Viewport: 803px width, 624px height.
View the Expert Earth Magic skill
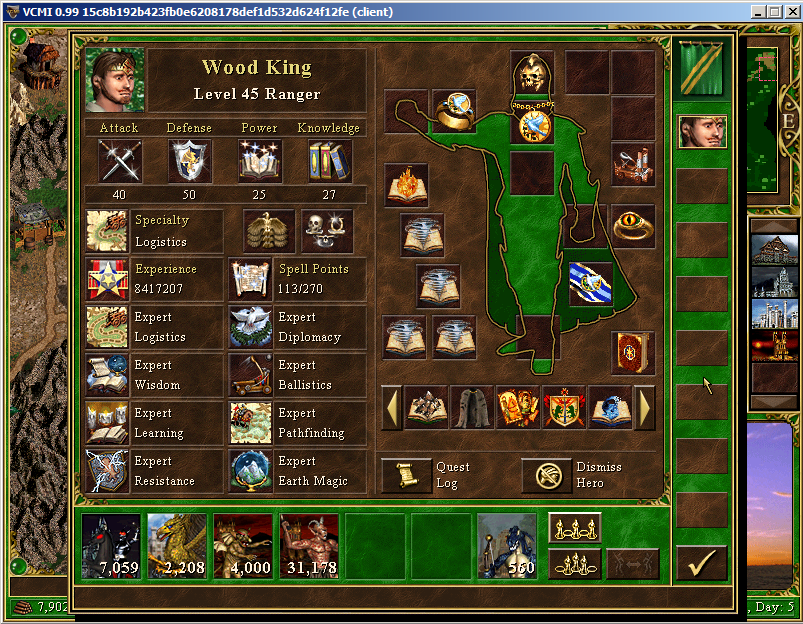tap(250, 471)
